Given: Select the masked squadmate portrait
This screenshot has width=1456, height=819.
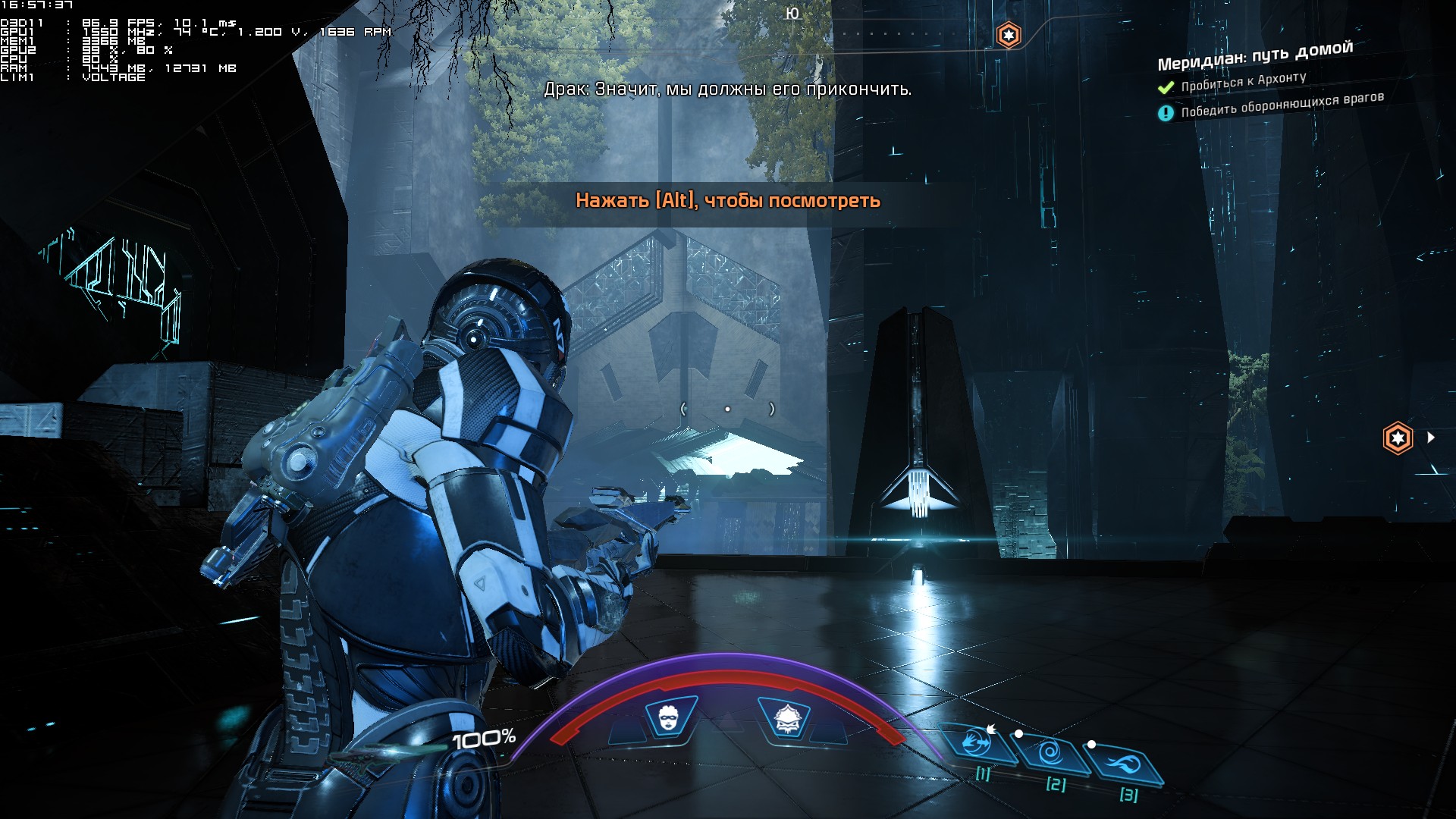Looking at the screenshot, I should pos(670,717).
